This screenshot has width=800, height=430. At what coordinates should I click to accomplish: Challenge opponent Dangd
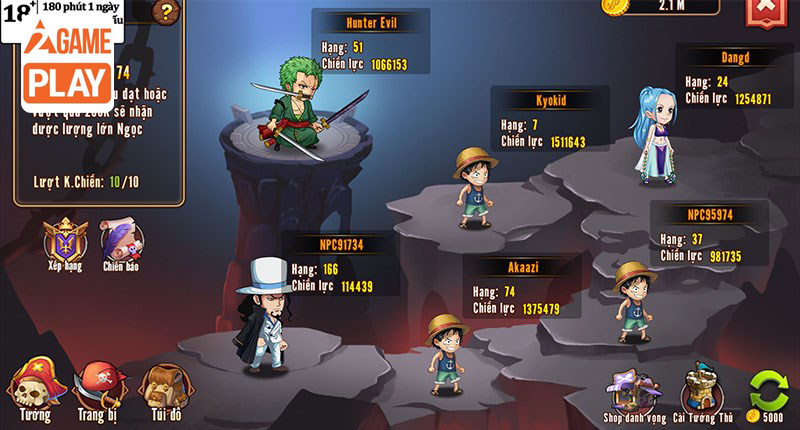point(655,135)
